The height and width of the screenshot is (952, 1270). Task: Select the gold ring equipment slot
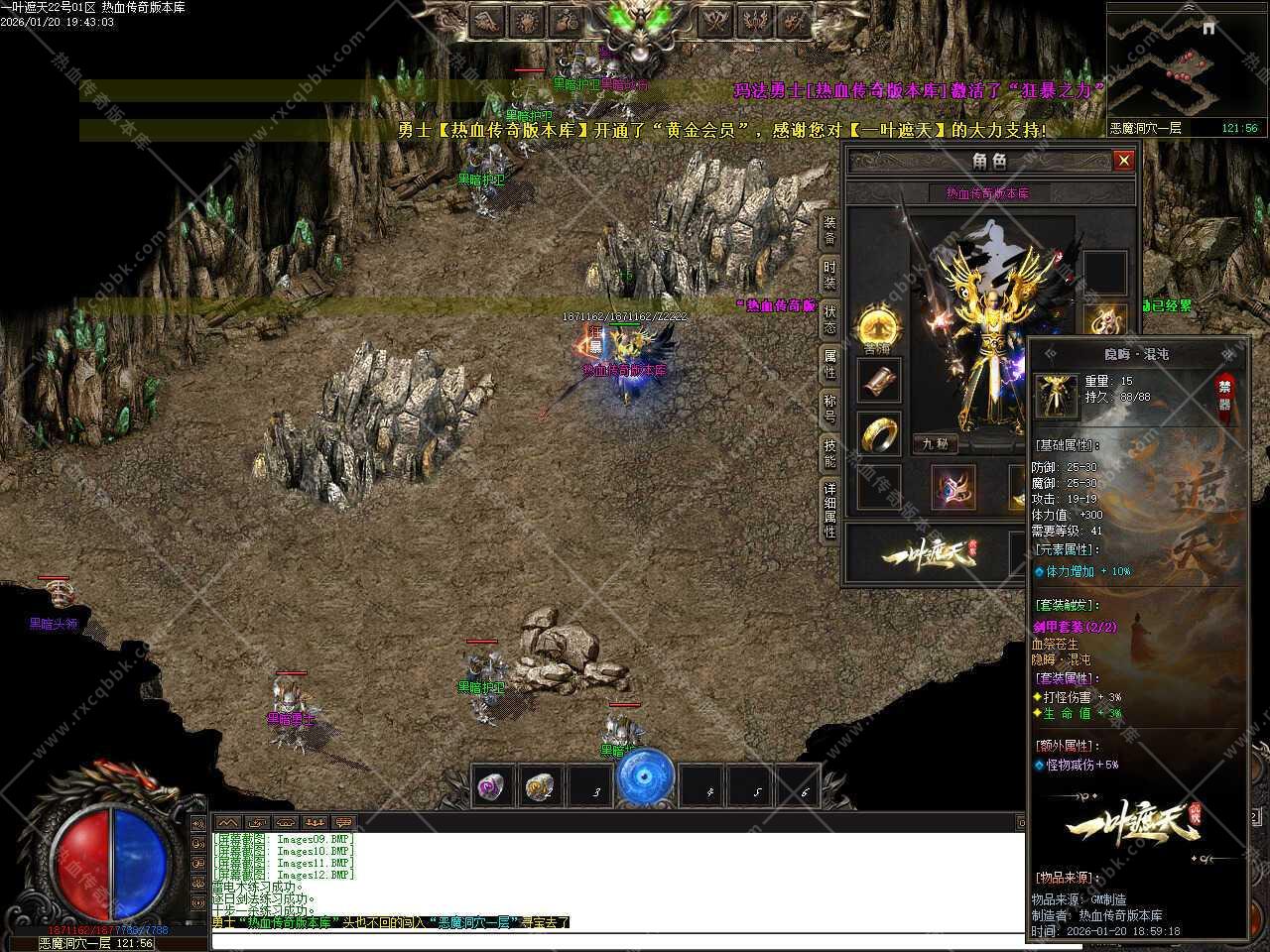pyautogui.click(x=879, y=433)
